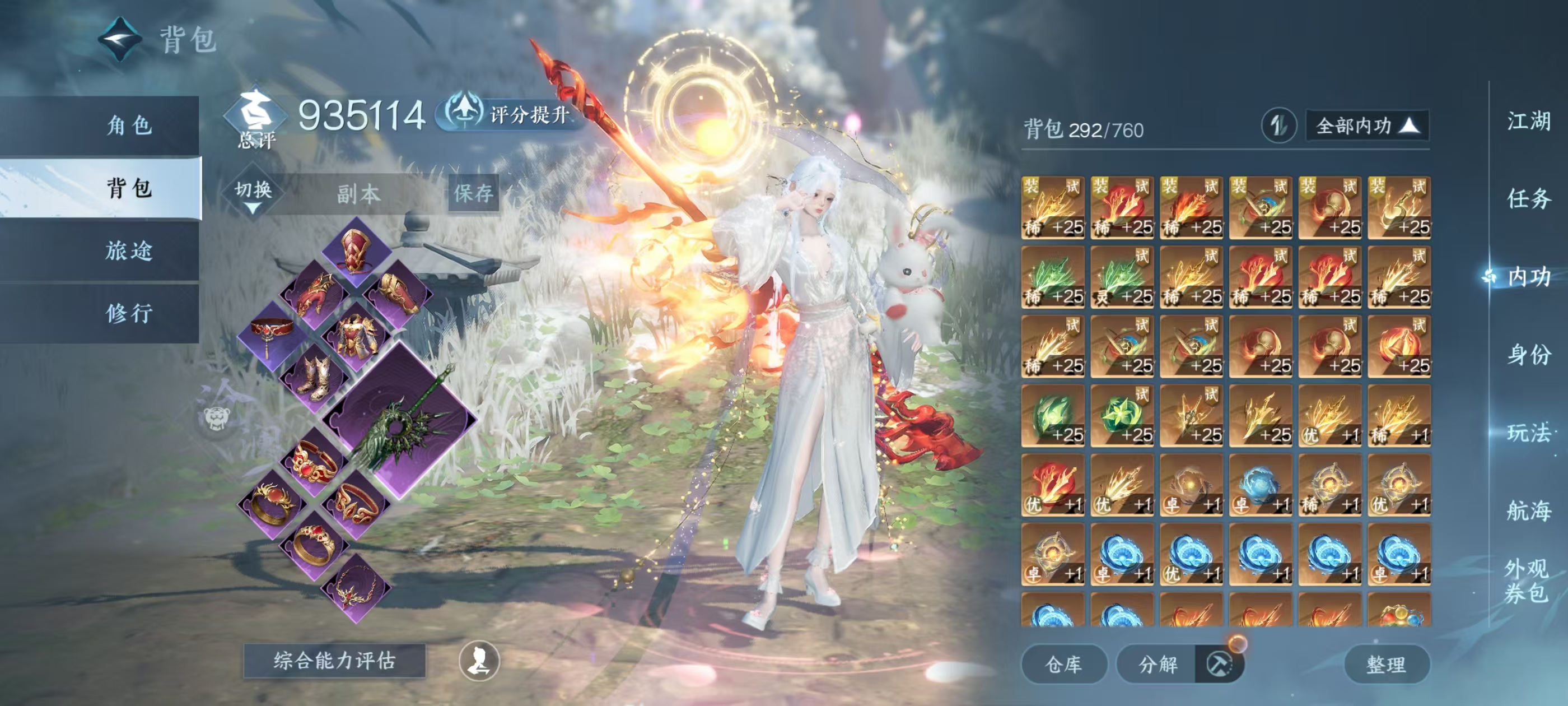Choose the 分解 dismantle button
Screen dimensions: 1568x706
click(1157, 664)
